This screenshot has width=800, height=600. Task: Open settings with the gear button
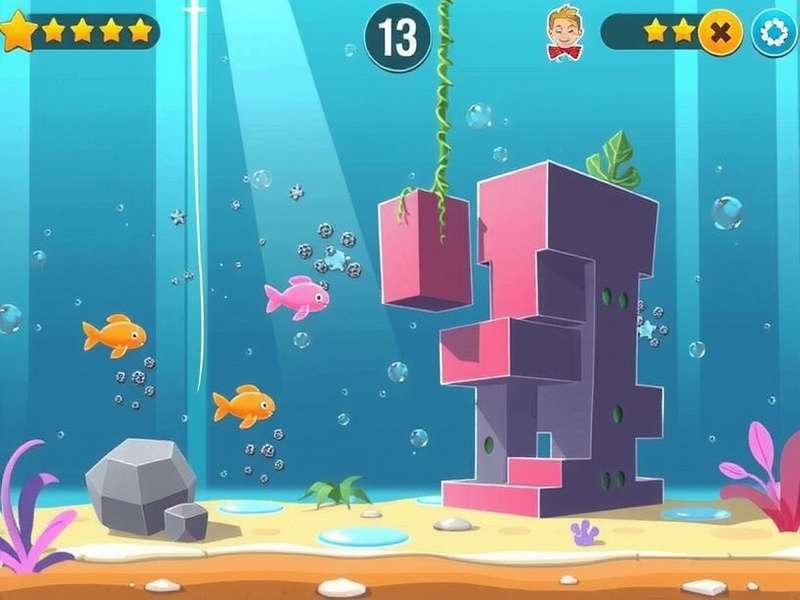point(773,33)
